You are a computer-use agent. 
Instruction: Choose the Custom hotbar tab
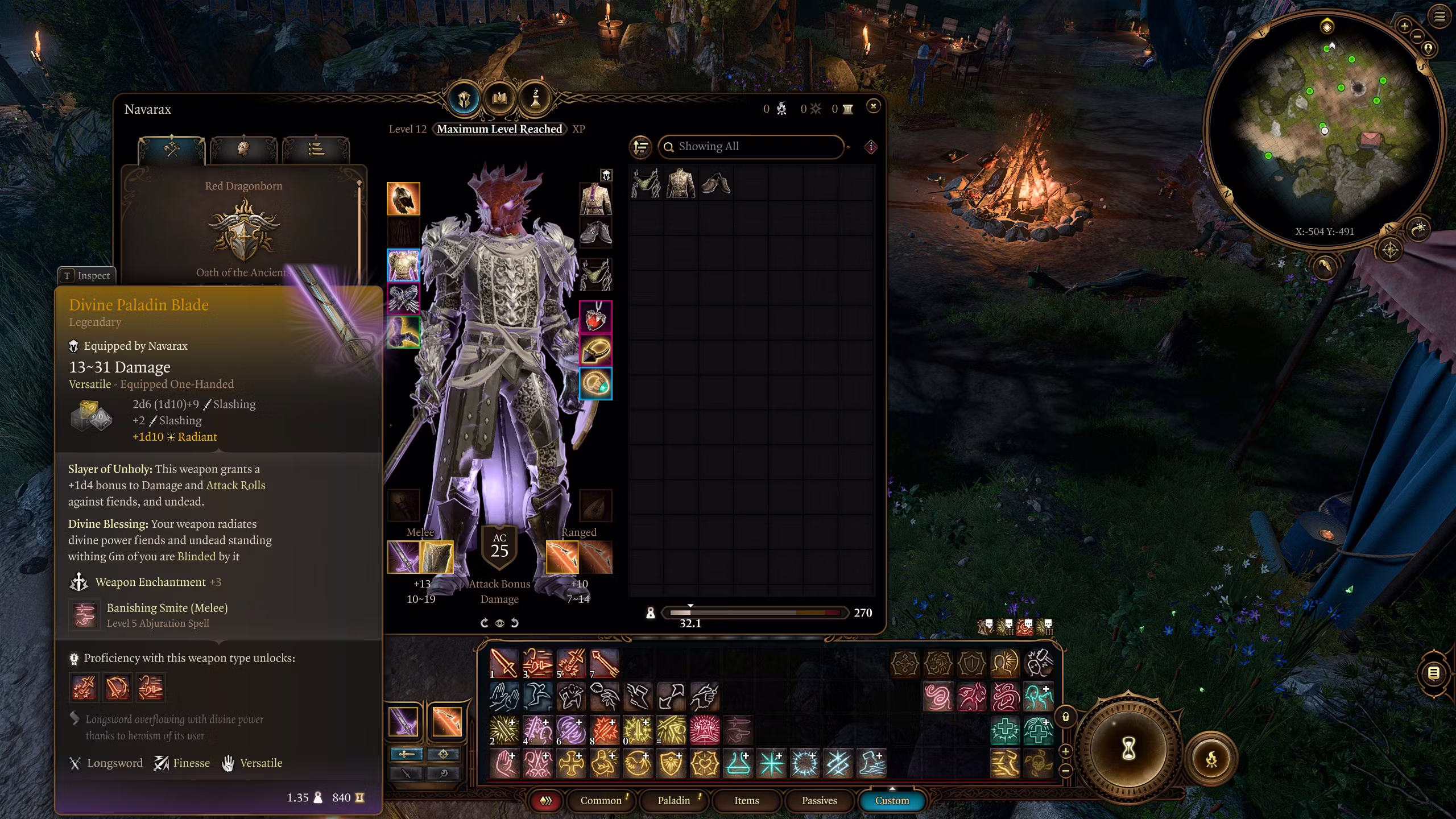[891, 800]
